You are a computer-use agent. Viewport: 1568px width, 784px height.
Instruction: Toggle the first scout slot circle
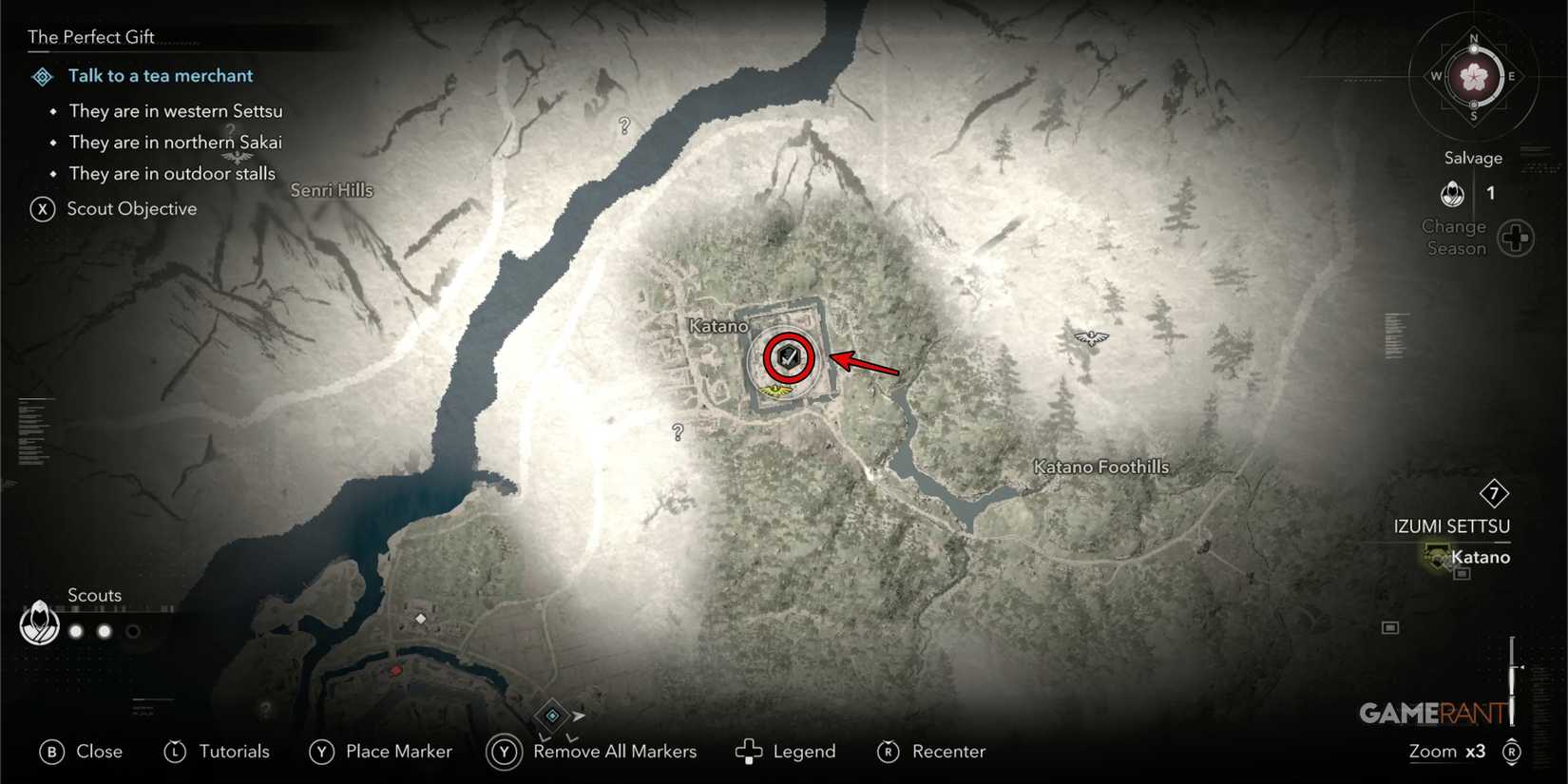[75, 630]
